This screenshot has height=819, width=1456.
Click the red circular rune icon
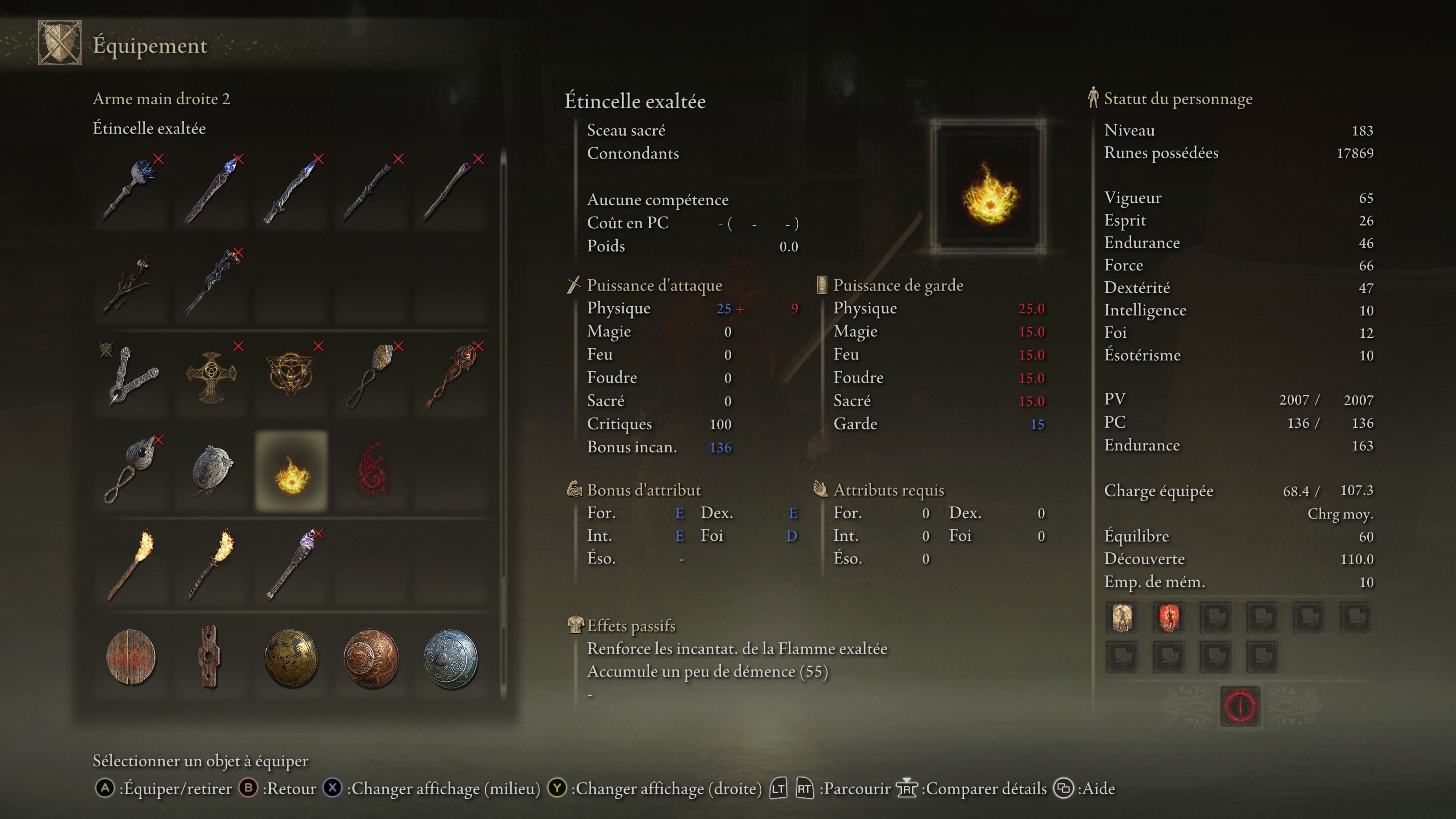pos(1240,706)
